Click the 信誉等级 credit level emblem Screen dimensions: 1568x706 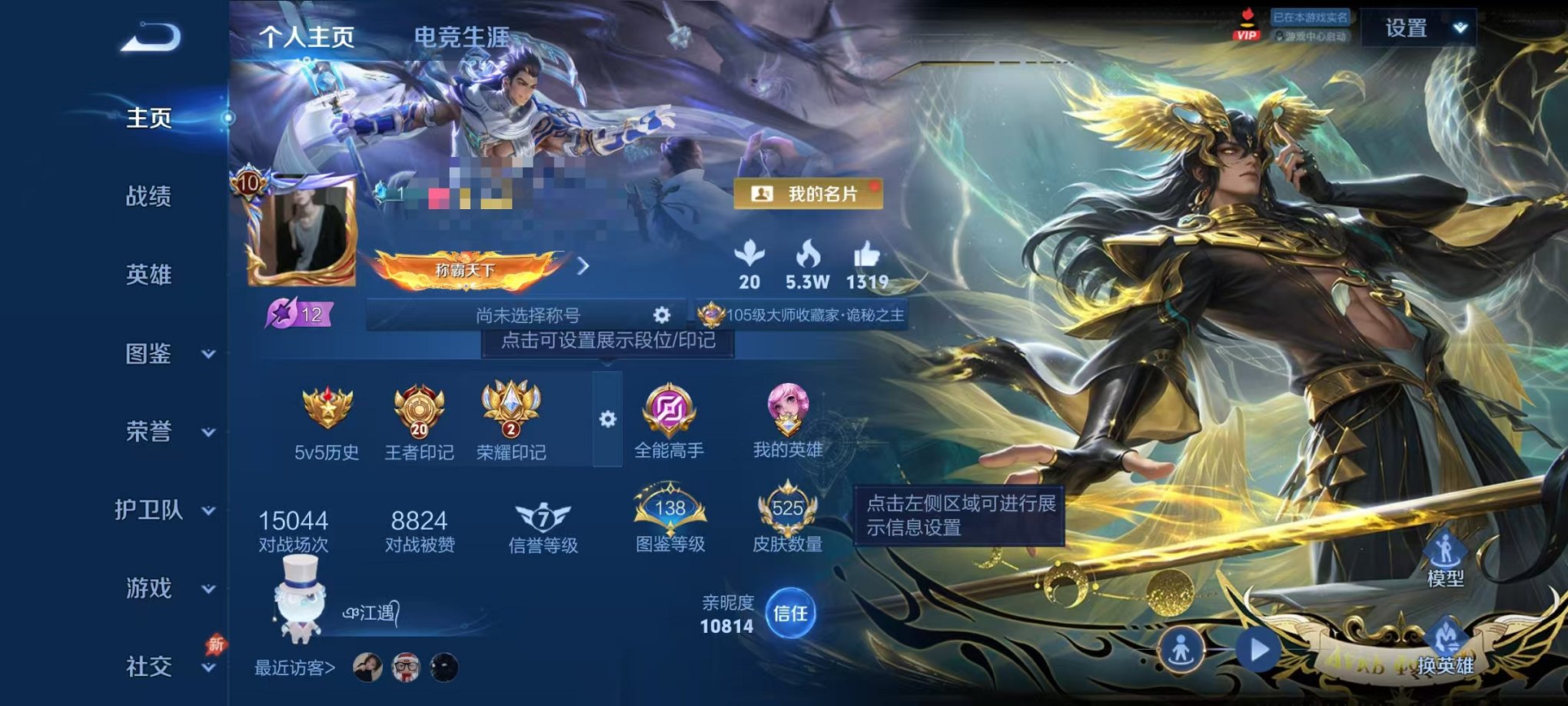543,519
